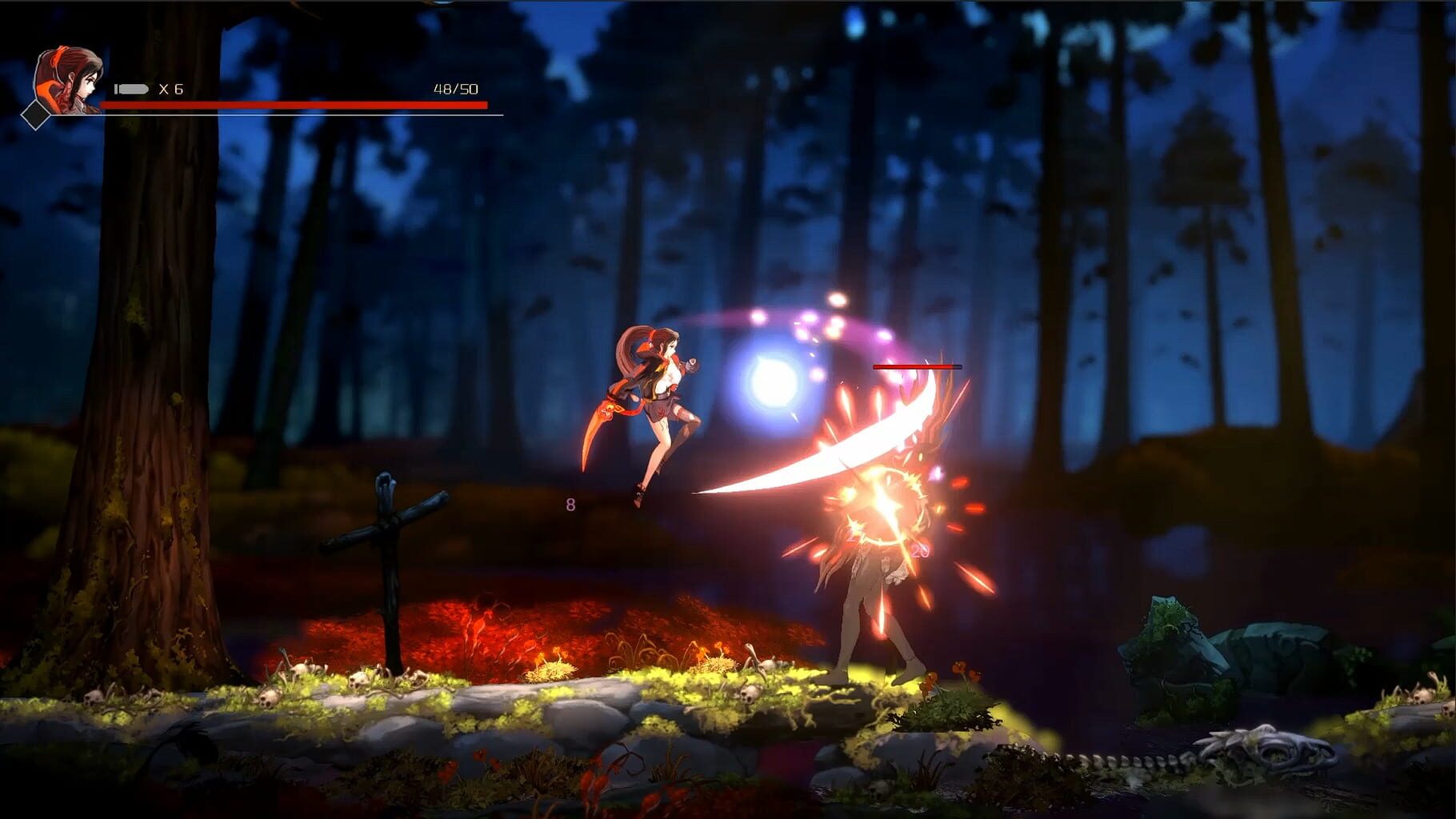Click the damage number 8 on screen

(571, 505)
